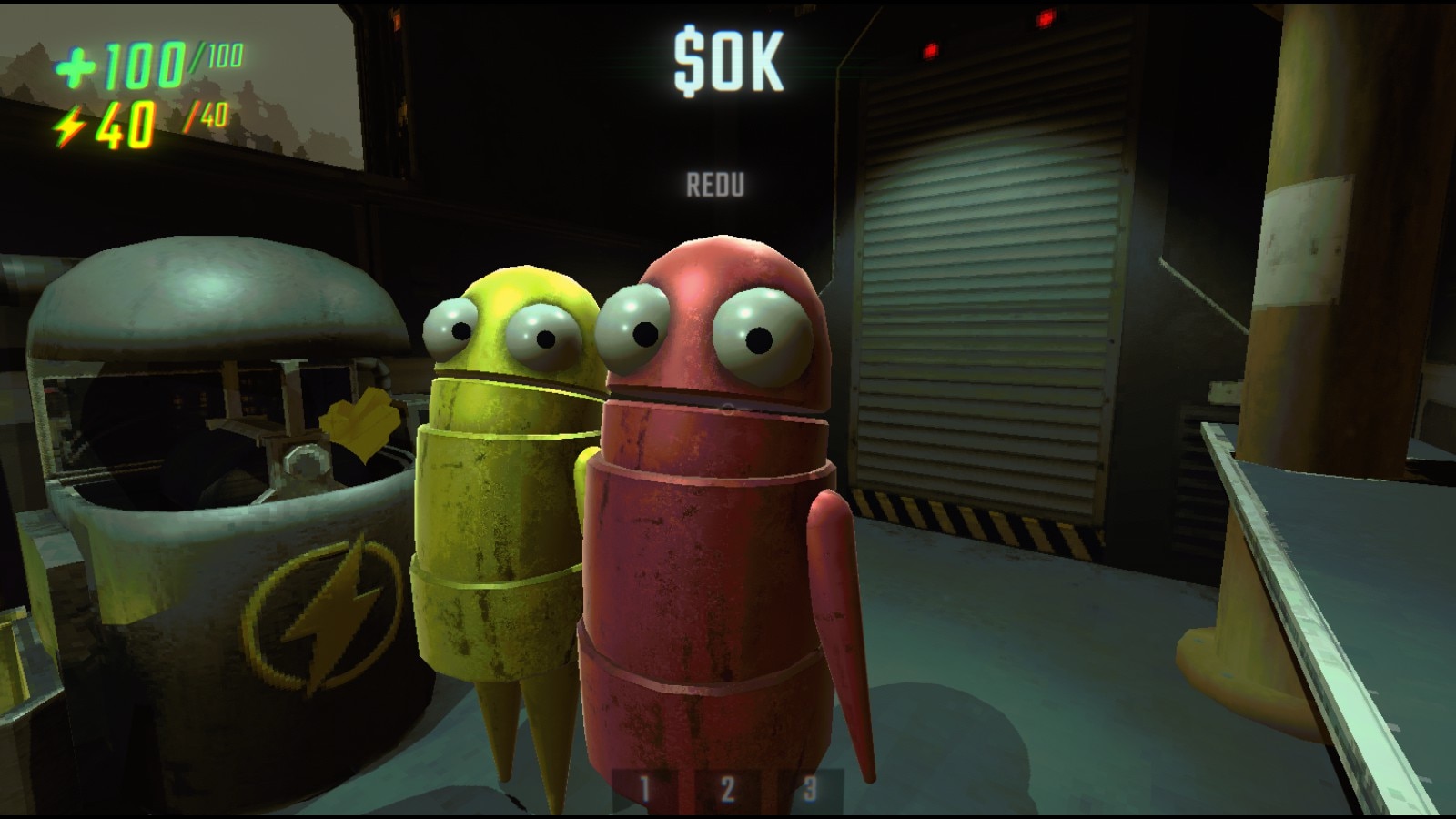Click inventory slot number 3

pyautogui.click(x=810, y=789)
